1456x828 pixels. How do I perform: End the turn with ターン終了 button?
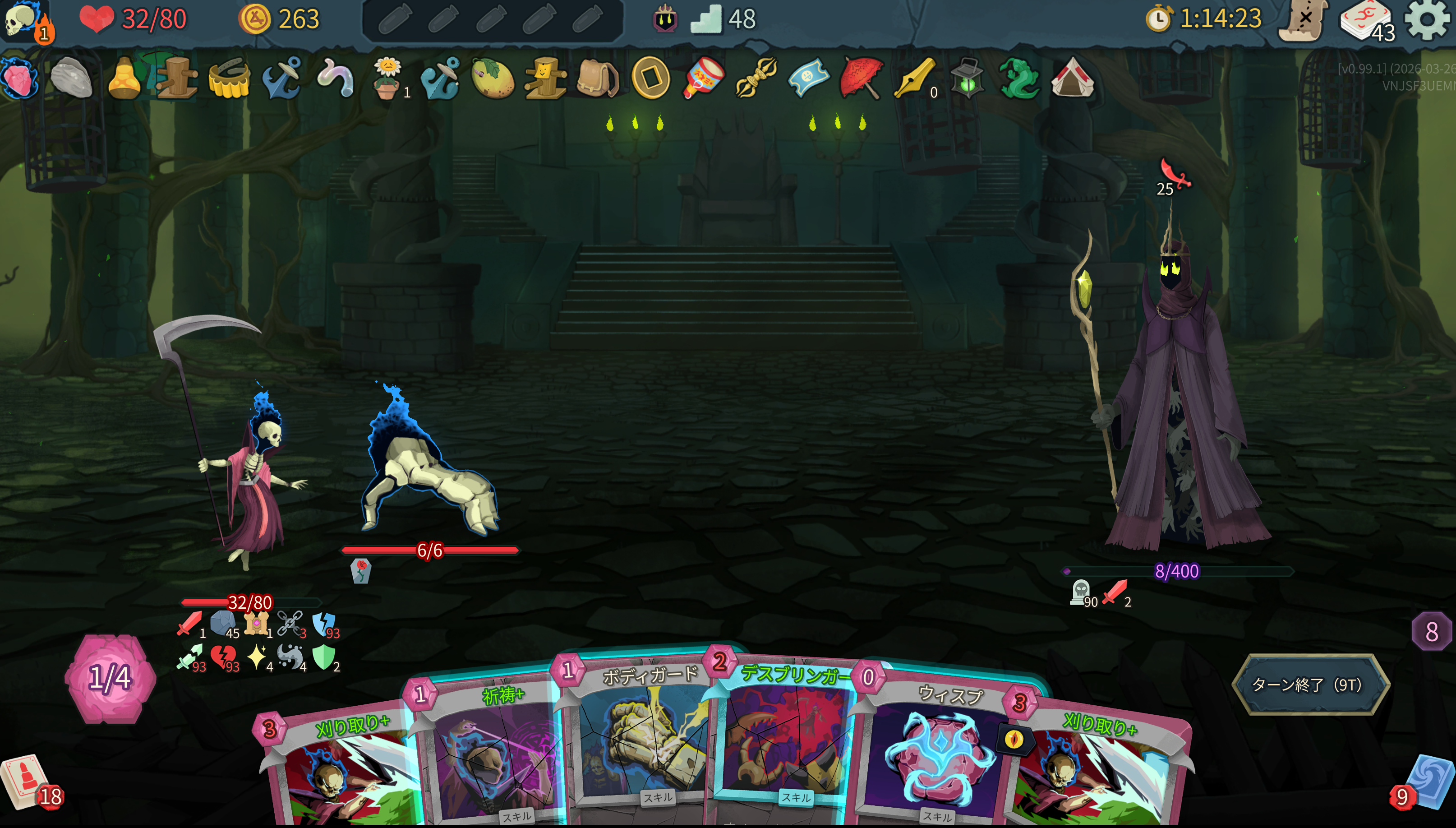pyautogui.click(x=1309, y=684)
